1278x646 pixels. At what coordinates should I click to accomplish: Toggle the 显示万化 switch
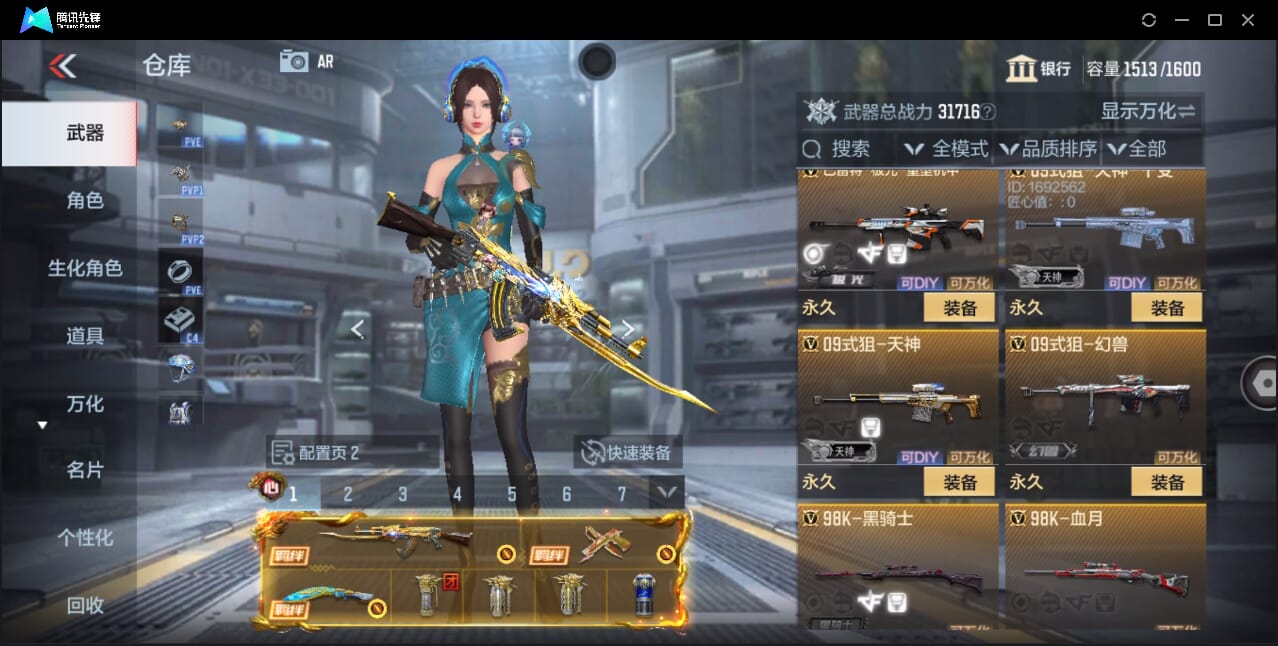[x=1148, y=111]
